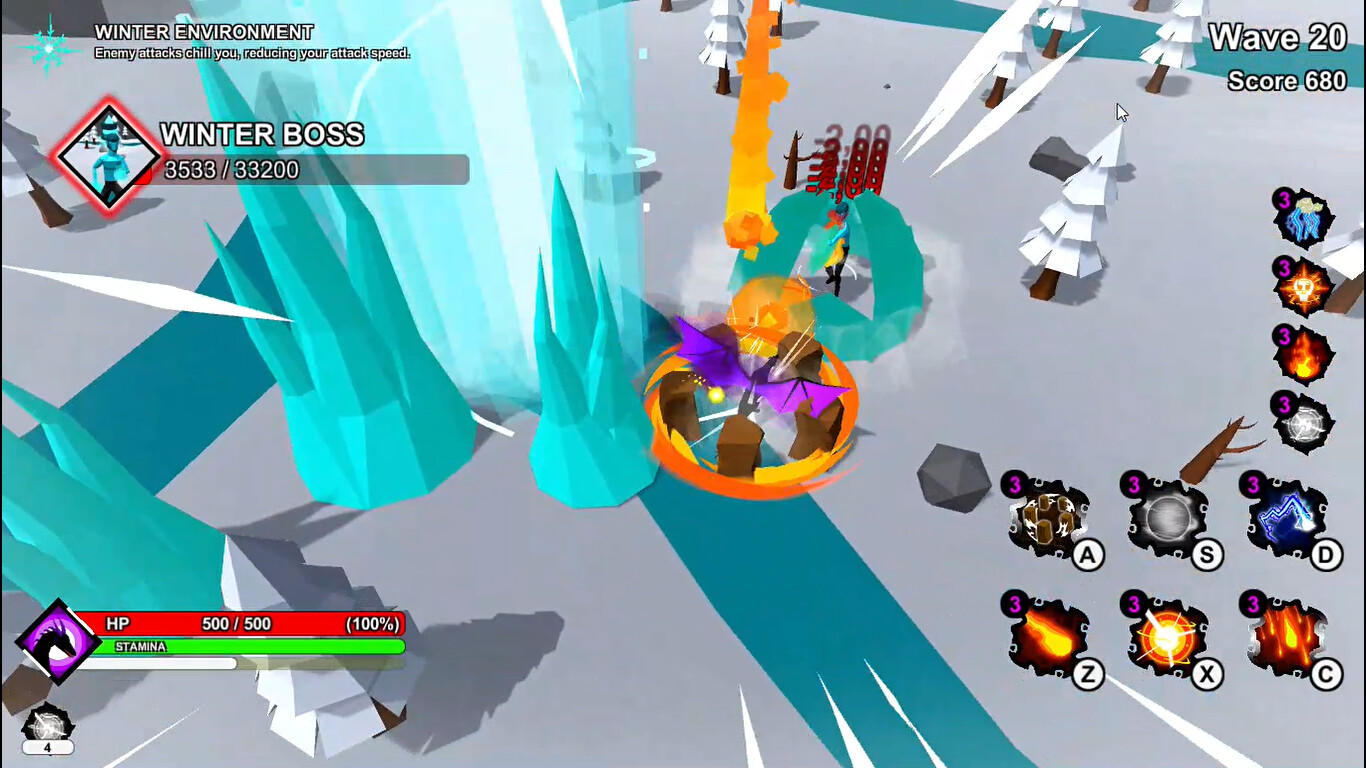Click the Score 680 text

tap(1288, 81)
